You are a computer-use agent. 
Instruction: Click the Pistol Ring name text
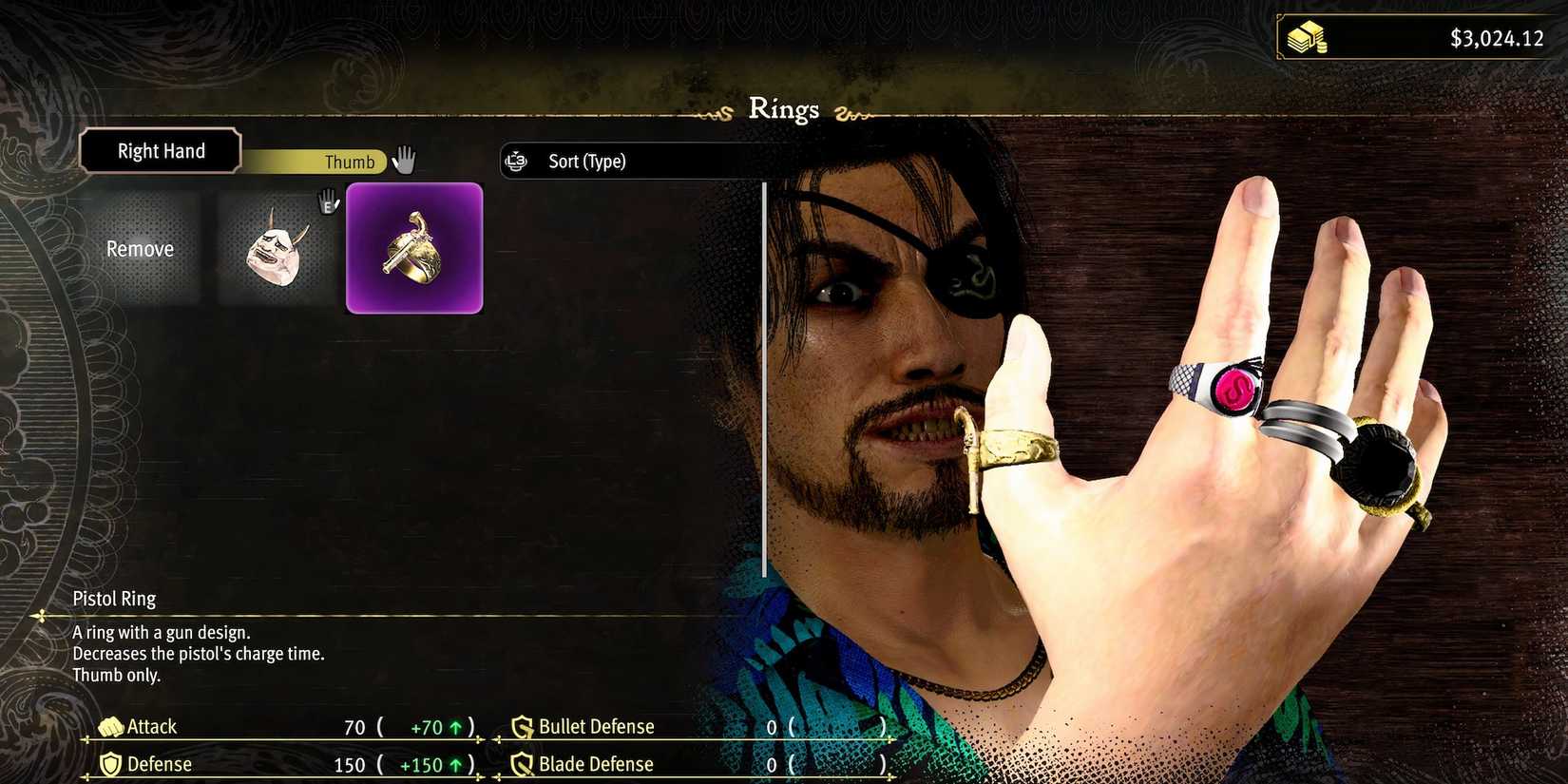pyautogui.click(x=114, y=598)
